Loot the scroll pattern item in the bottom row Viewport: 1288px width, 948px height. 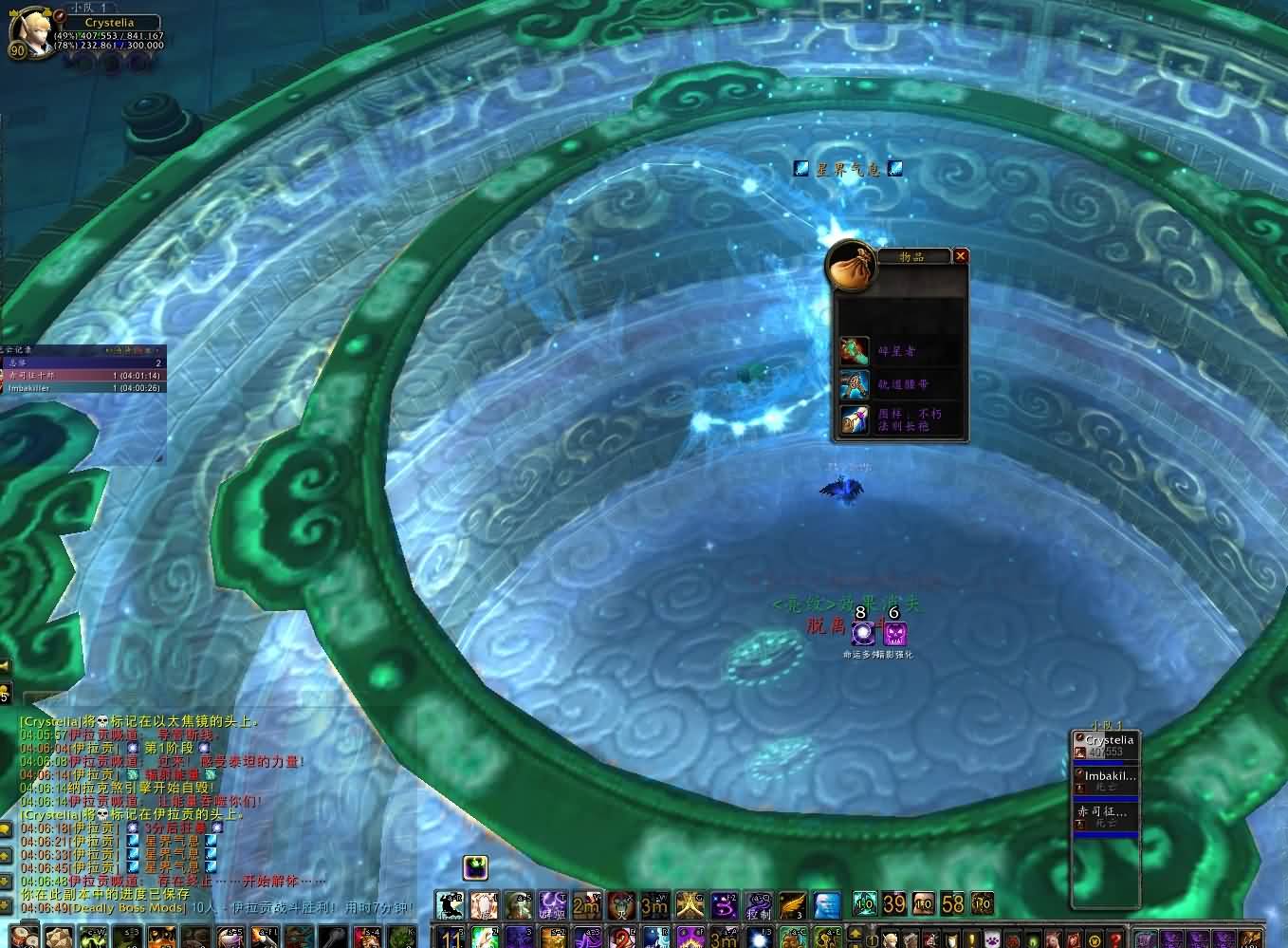pos(855,418)
